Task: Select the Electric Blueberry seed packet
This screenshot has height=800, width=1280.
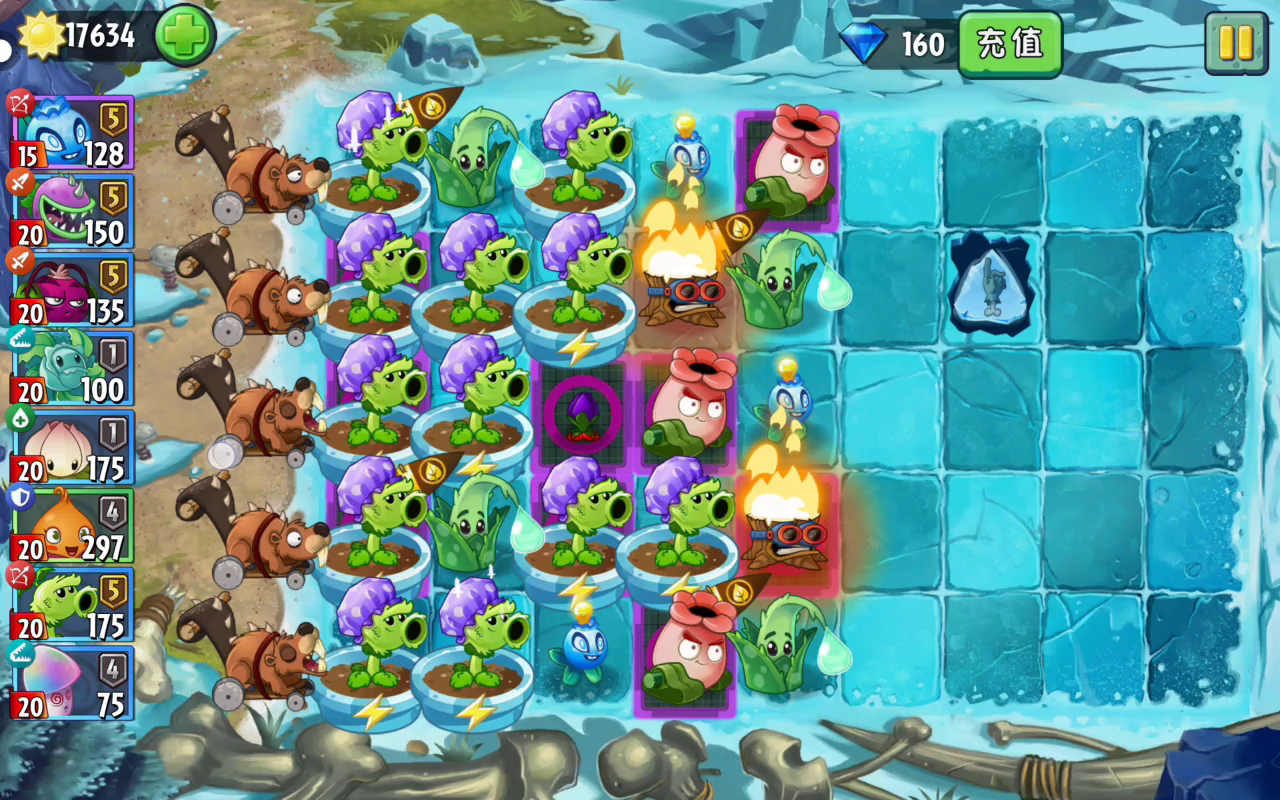Action: coord(72,132)
